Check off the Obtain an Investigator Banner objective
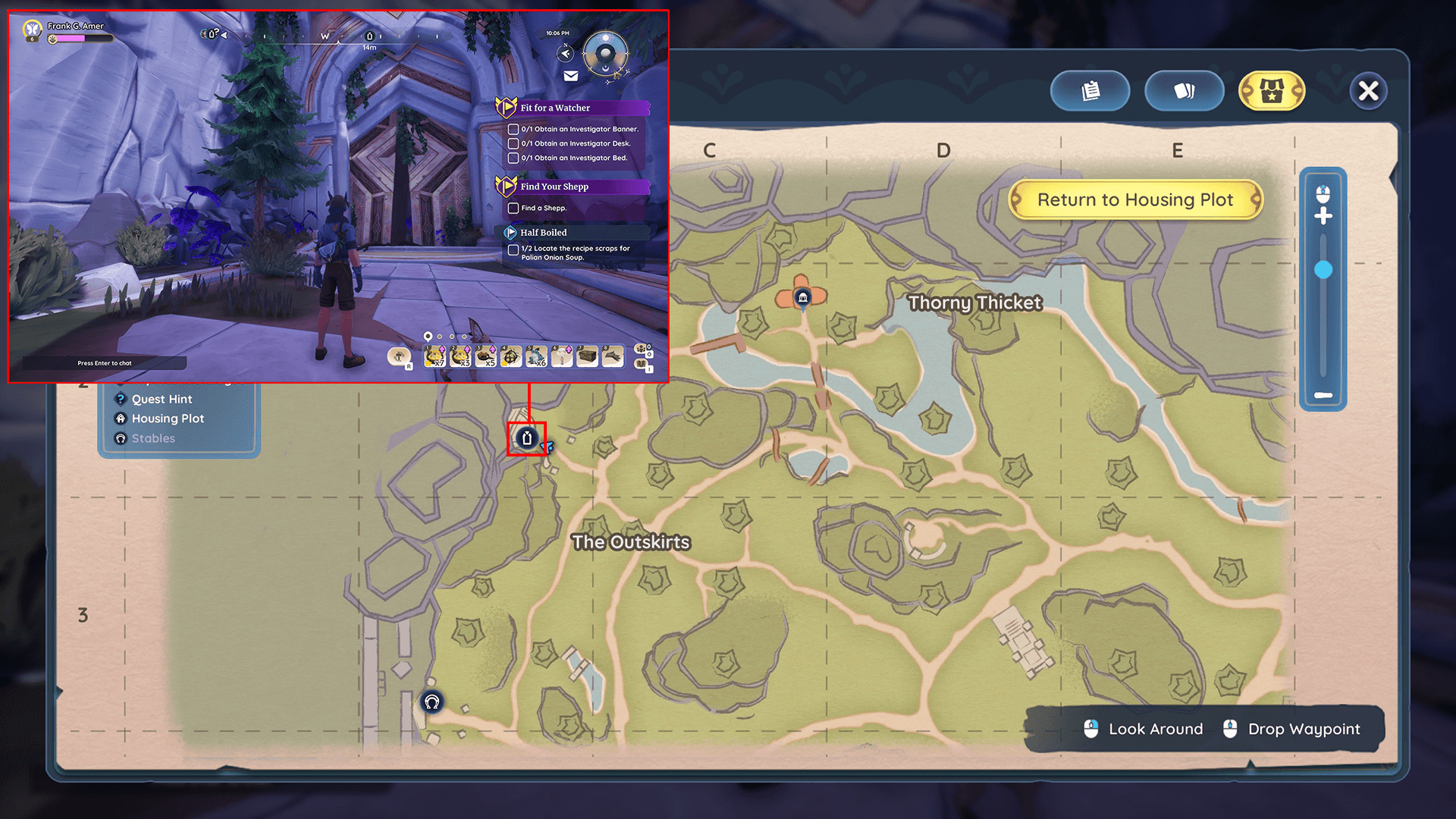The image size is (1456, 819). [513, 130]
